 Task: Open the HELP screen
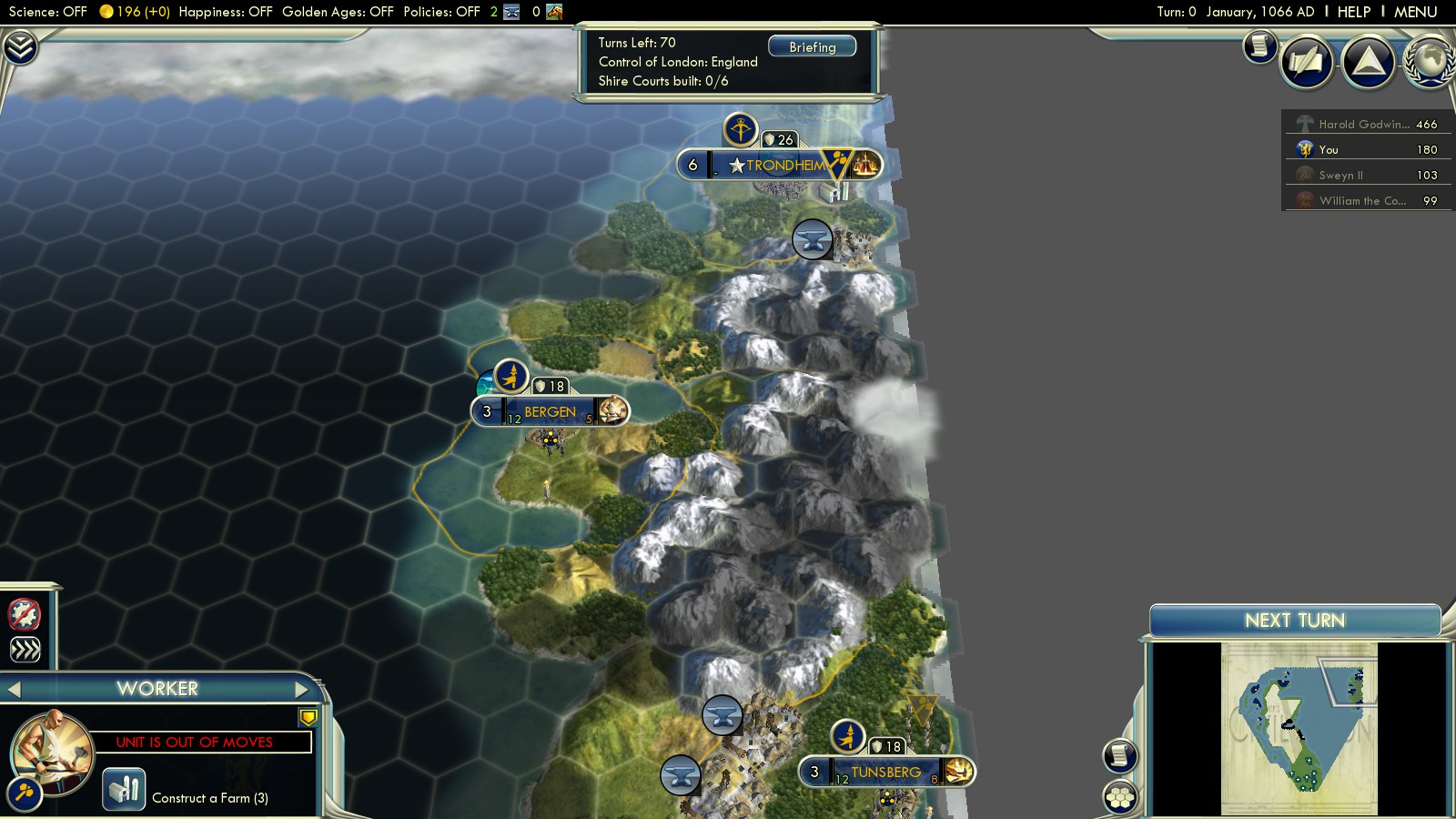click(x=1353, y=12)
